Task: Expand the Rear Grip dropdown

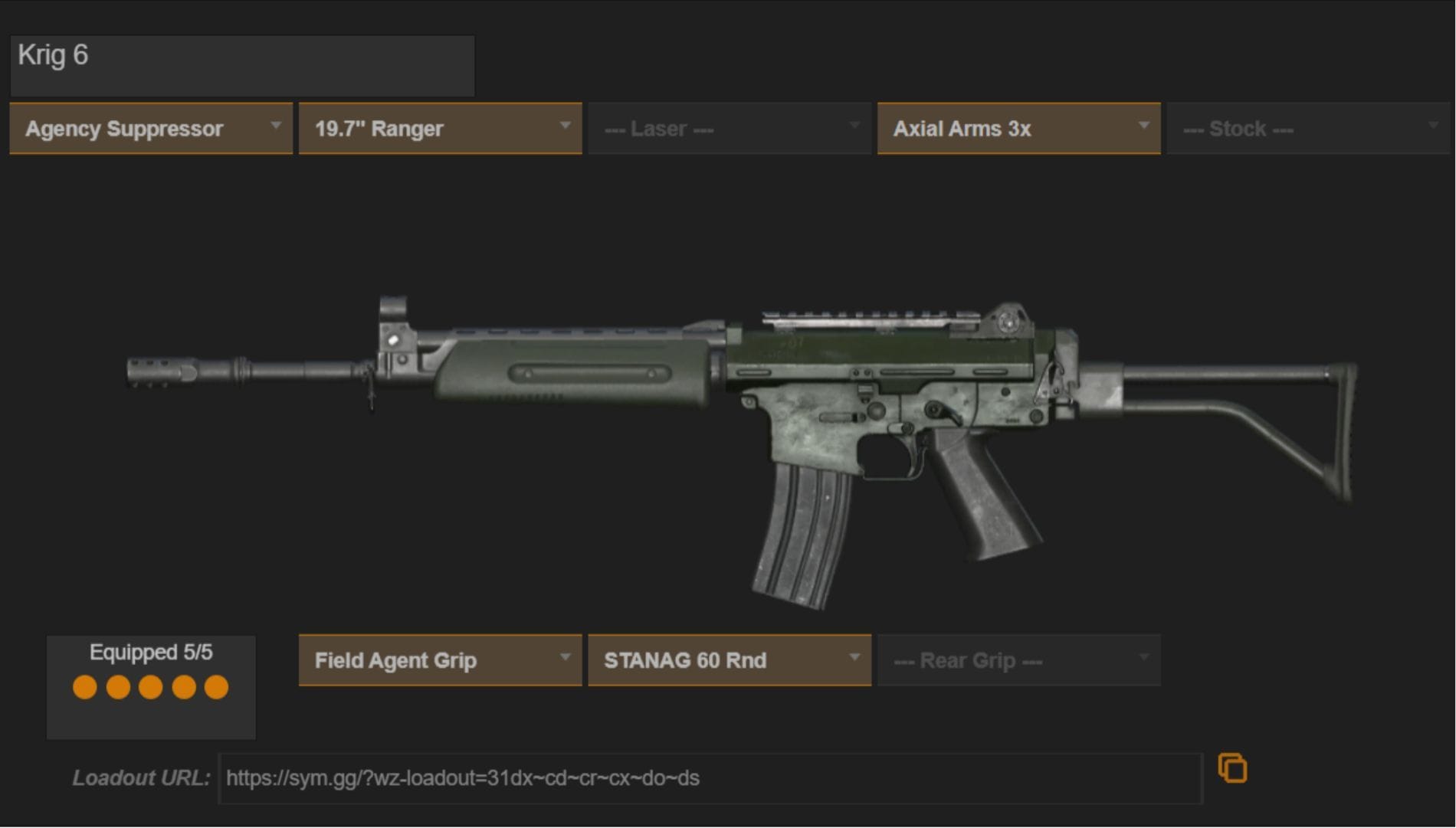Action: (1018, 659)
